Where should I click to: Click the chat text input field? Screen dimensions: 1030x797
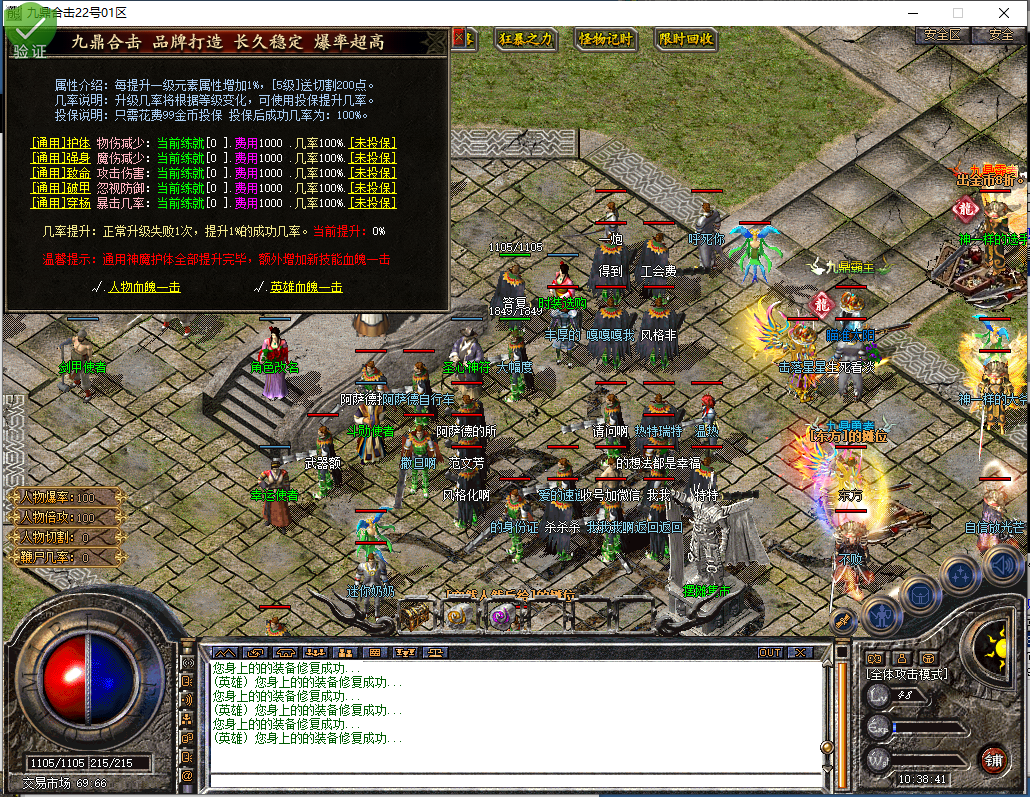pos(510,780)
